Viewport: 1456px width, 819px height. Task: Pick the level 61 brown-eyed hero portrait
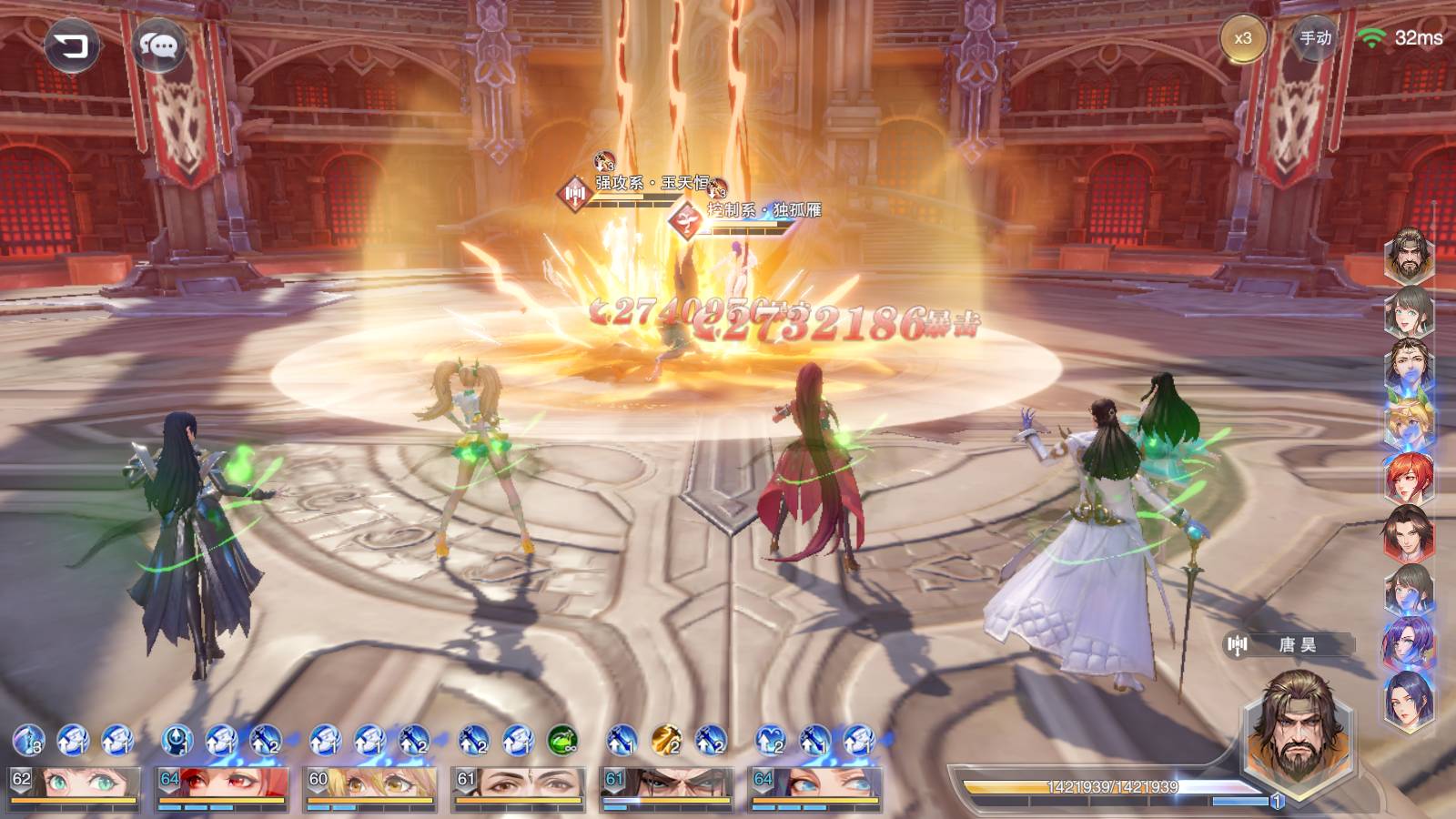pos(519,788)
